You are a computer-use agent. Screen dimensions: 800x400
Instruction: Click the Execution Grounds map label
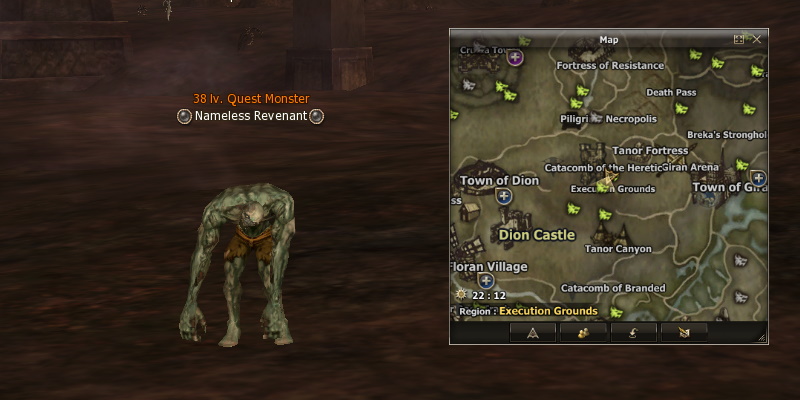pos(613,188)
